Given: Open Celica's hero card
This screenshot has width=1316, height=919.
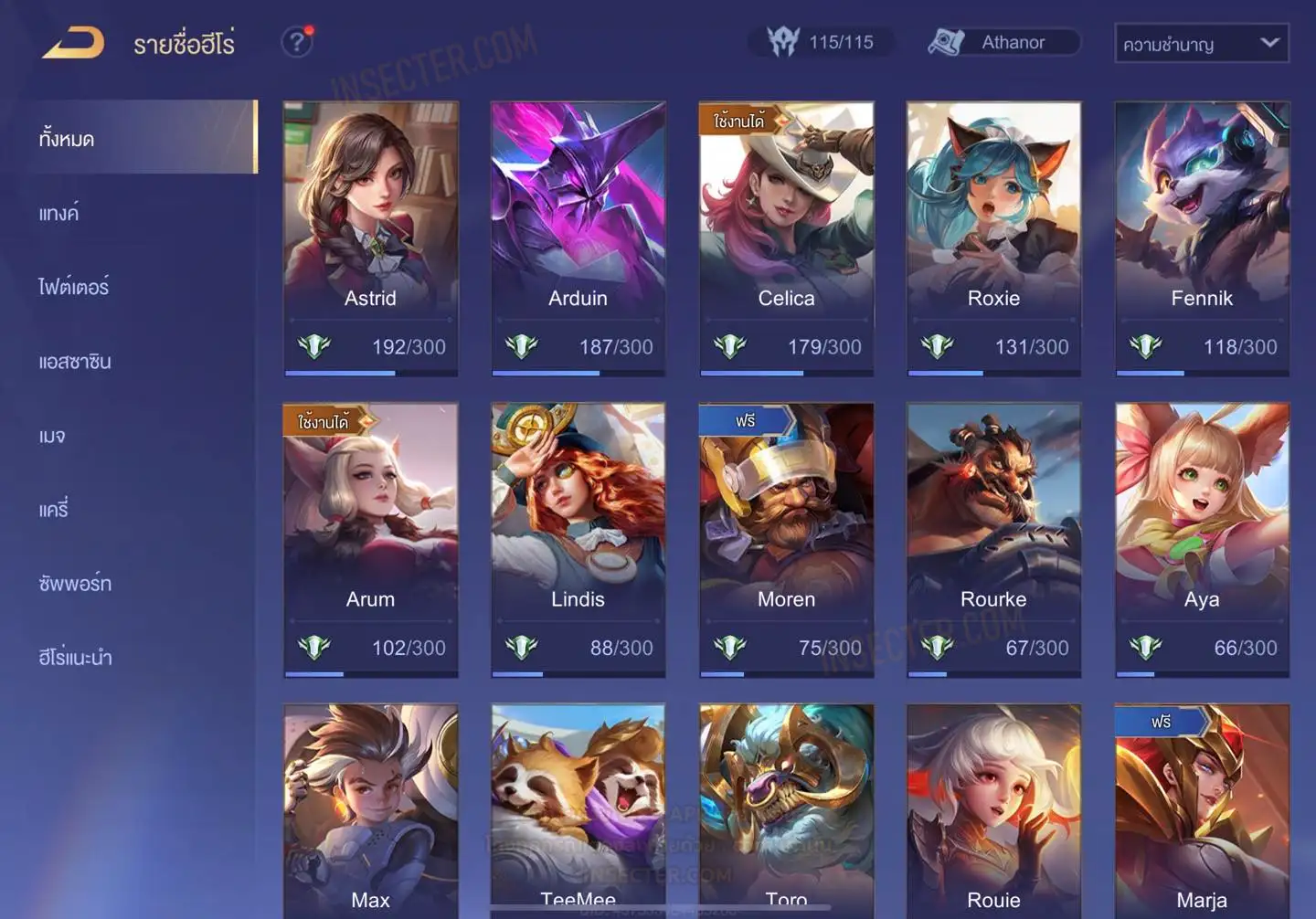Looking at the screenshot, I should click(x=786, y=238).
